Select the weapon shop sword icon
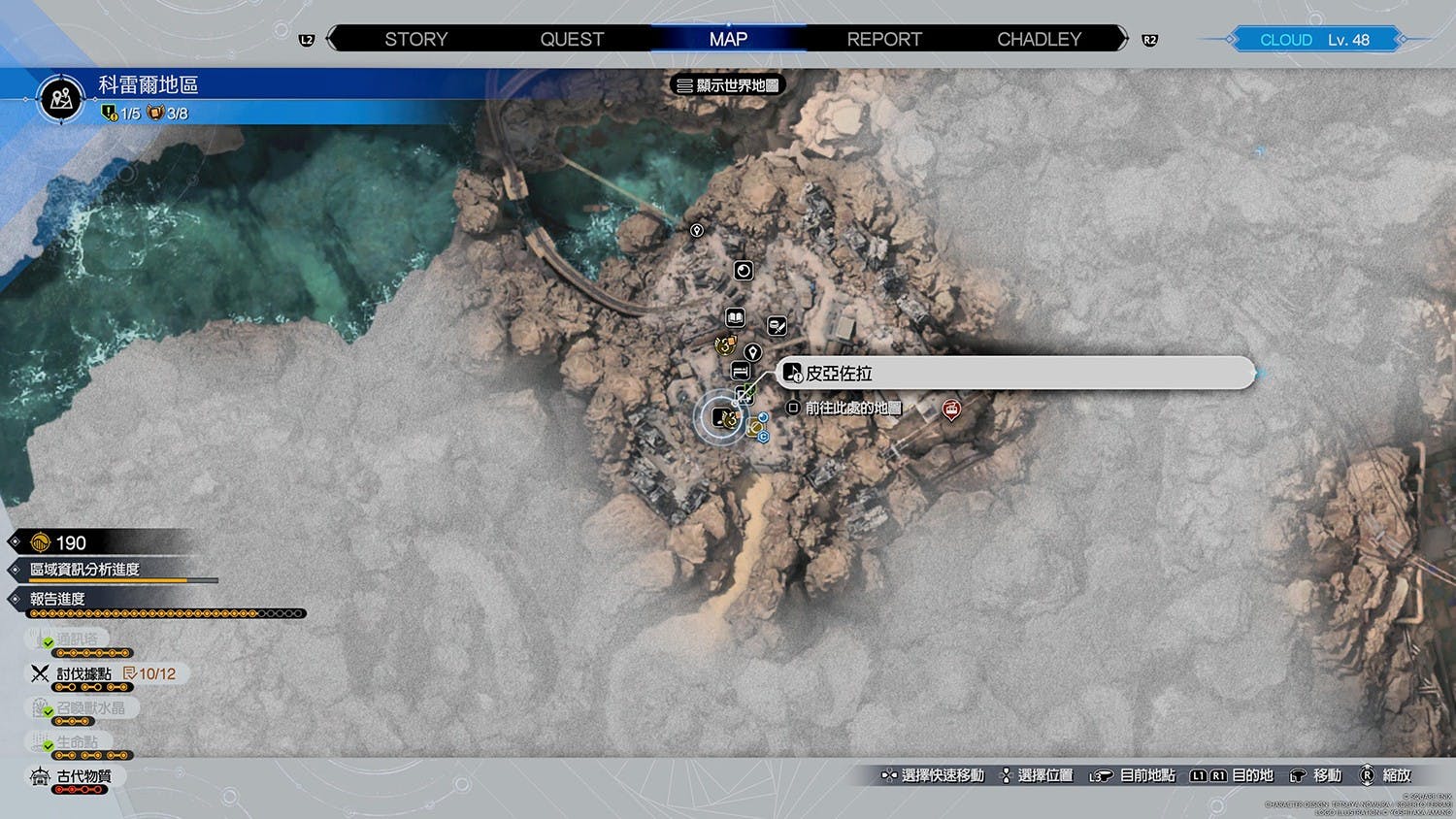This screenshot has width=1456, height=819. (777, 326)
